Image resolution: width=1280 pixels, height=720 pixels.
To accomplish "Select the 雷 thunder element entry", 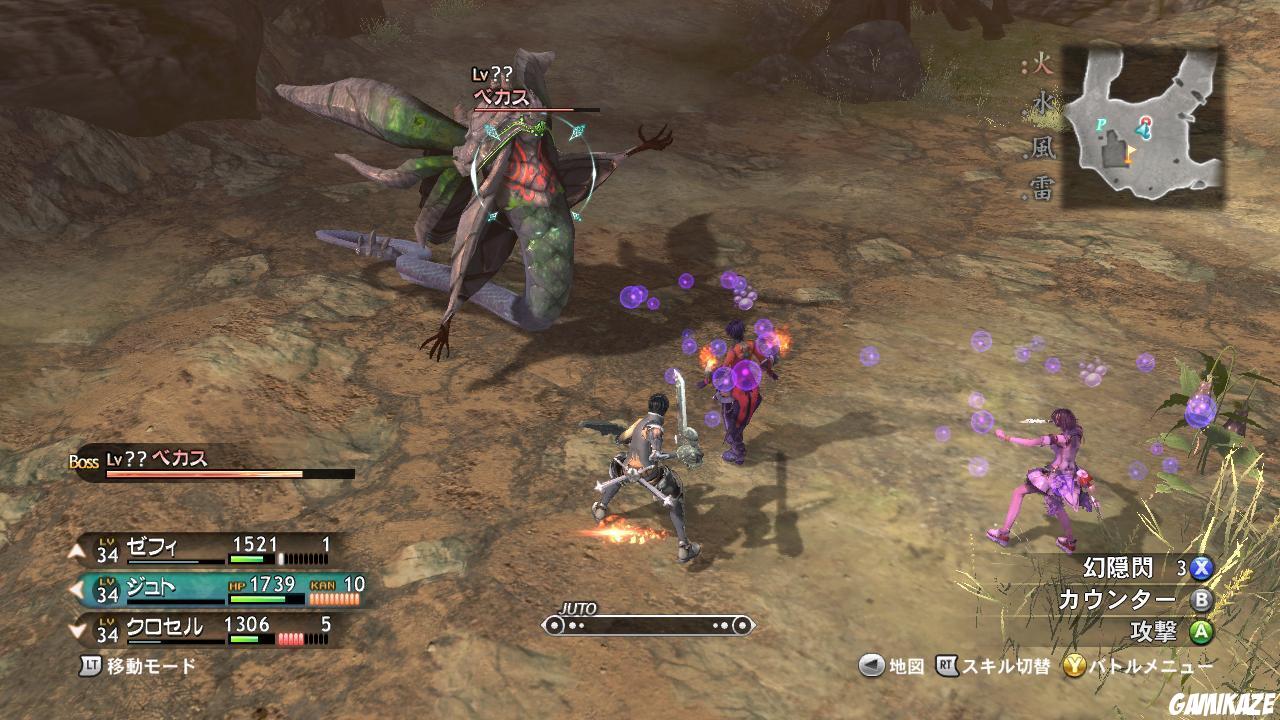I will pyautogui.click(x=1041, y=190).
